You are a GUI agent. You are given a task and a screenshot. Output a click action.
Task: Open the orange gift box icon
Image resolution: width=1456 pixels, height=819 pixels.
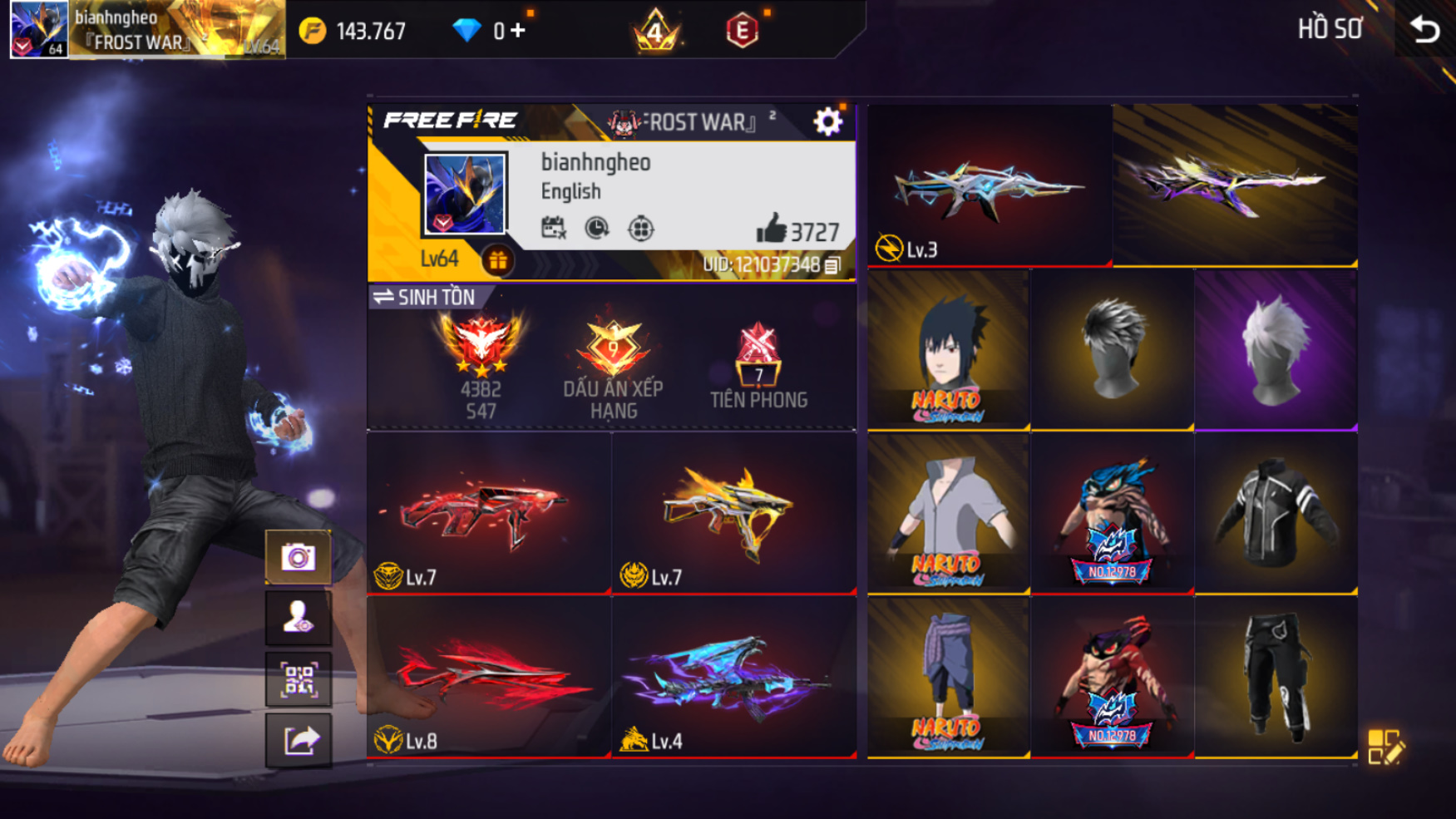point(497,261)
